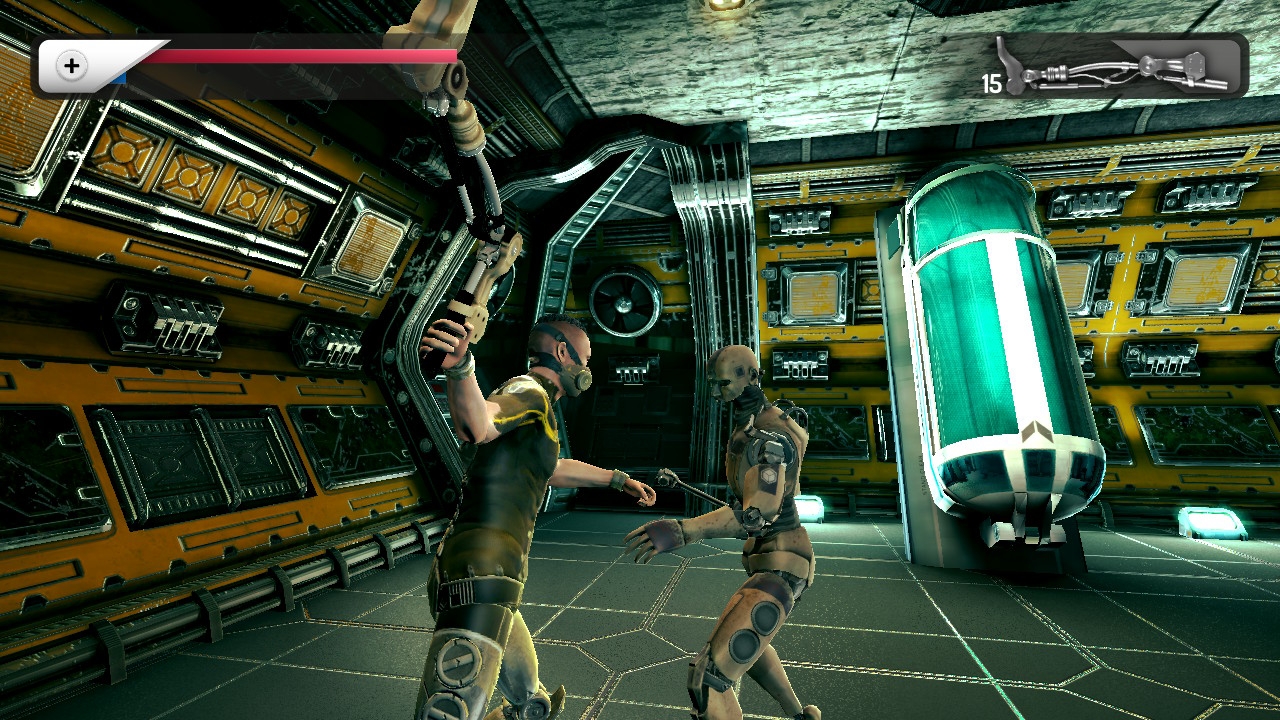Click the plus icon beside the health bar
The width and height of the screenshot is (1280, 720).
click(72, 67)
